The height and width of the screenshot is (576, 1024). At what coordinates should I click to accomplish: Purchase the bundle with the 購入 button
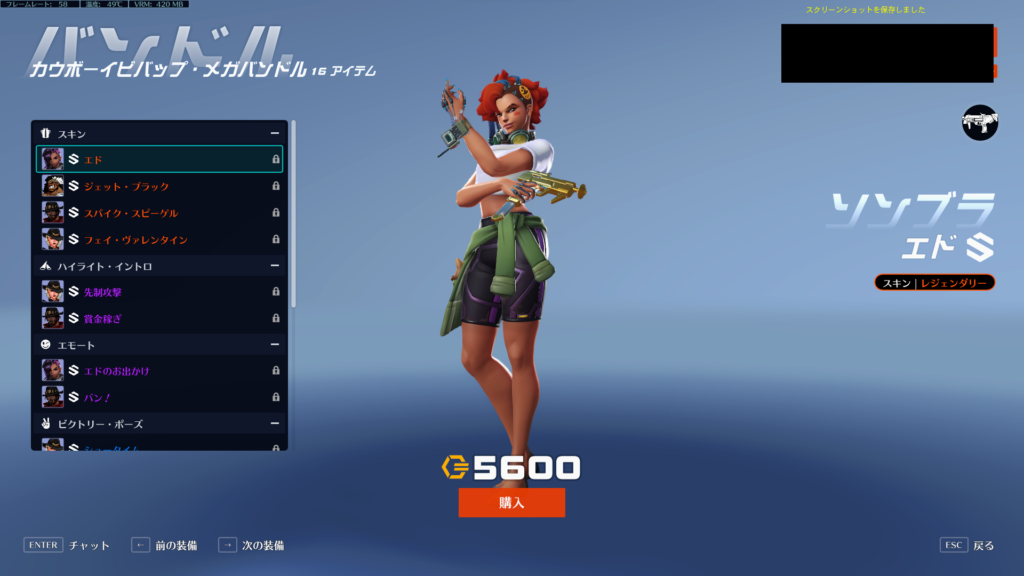[511, 503]
